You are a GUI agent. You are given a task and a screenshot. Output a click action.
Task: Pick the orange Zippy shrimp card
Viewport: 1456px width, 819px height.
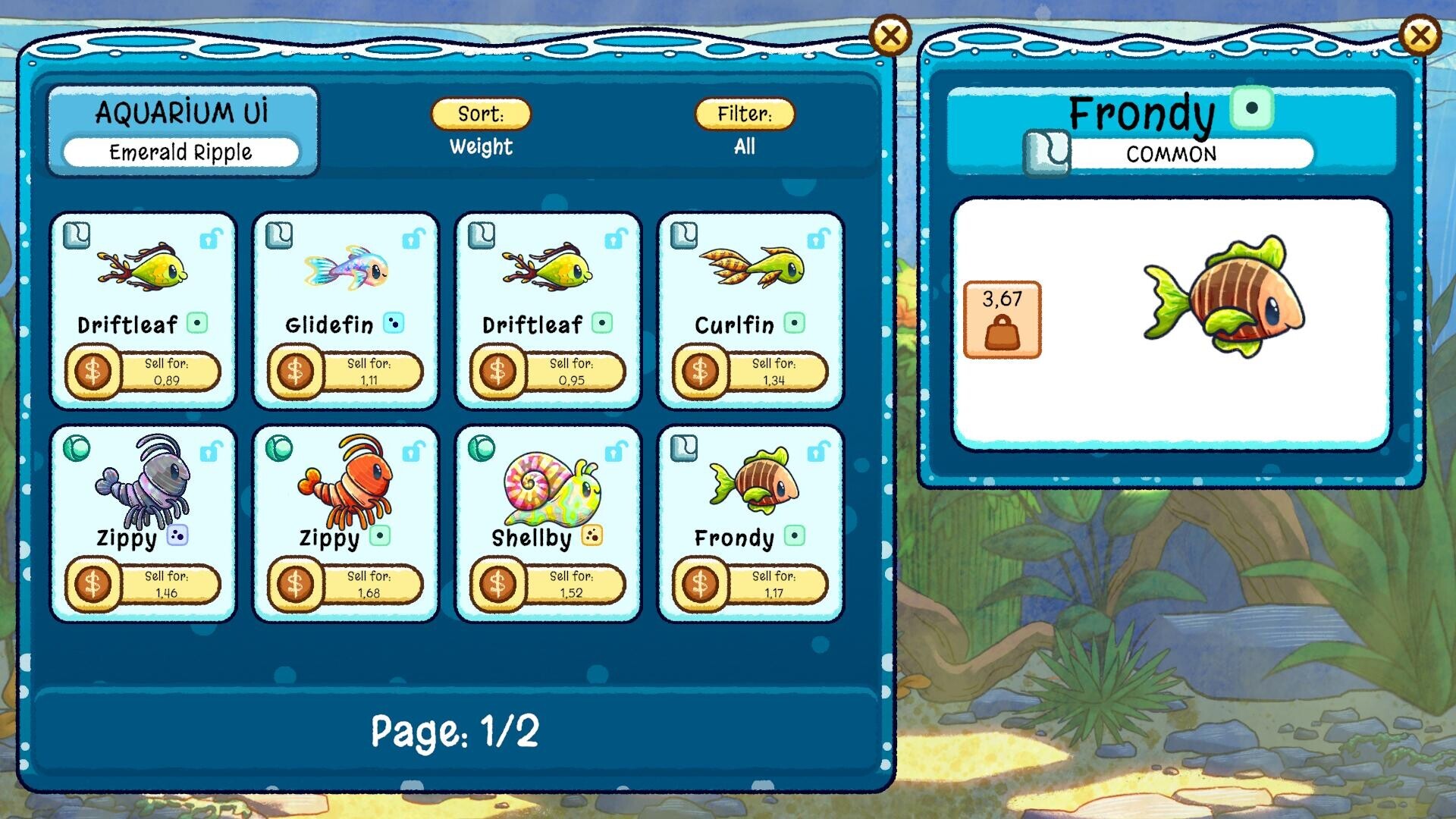346,493
